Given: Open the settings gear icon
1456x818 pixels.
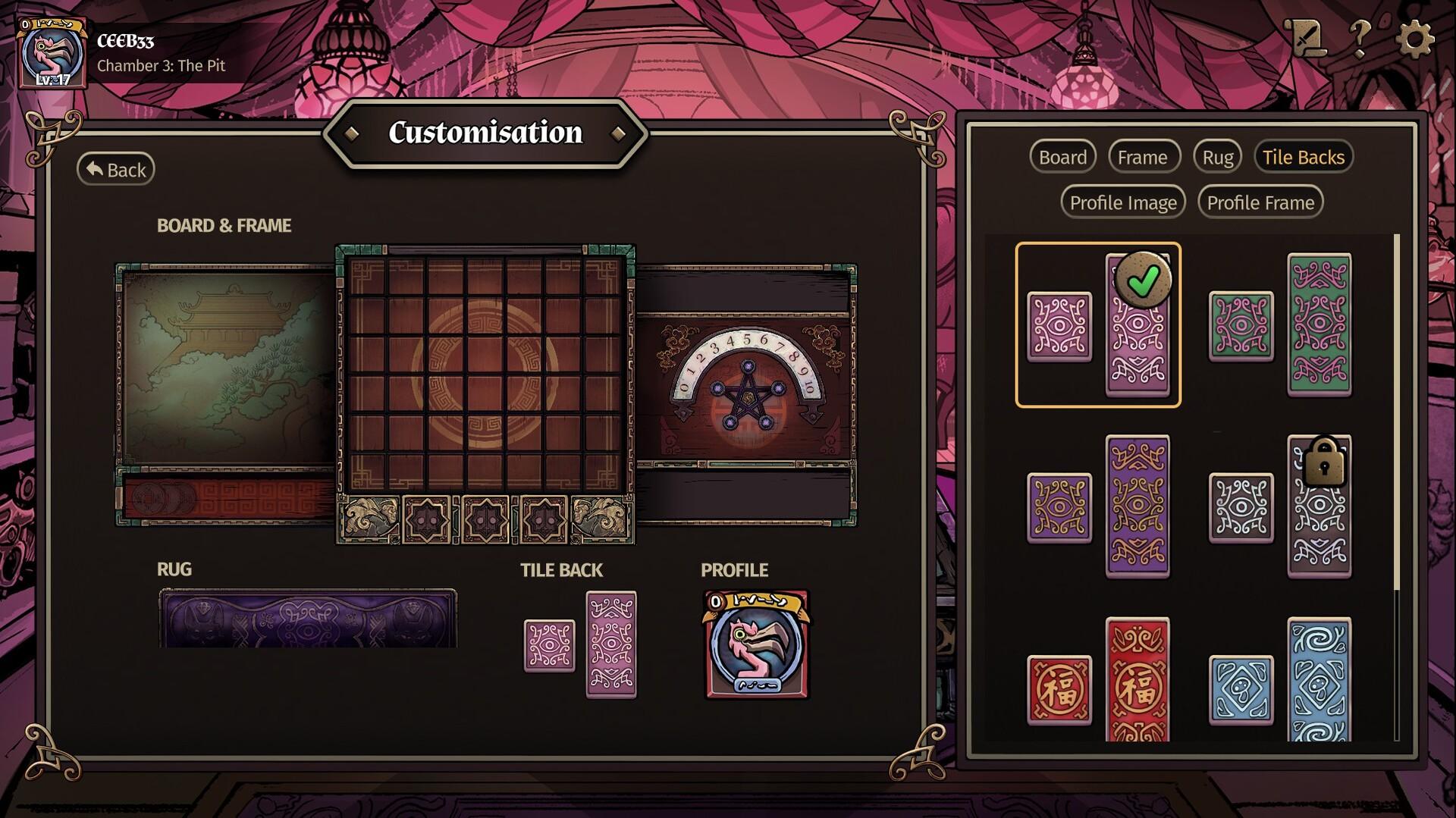Looking at the screenshot, I should tap(1414, 38).
